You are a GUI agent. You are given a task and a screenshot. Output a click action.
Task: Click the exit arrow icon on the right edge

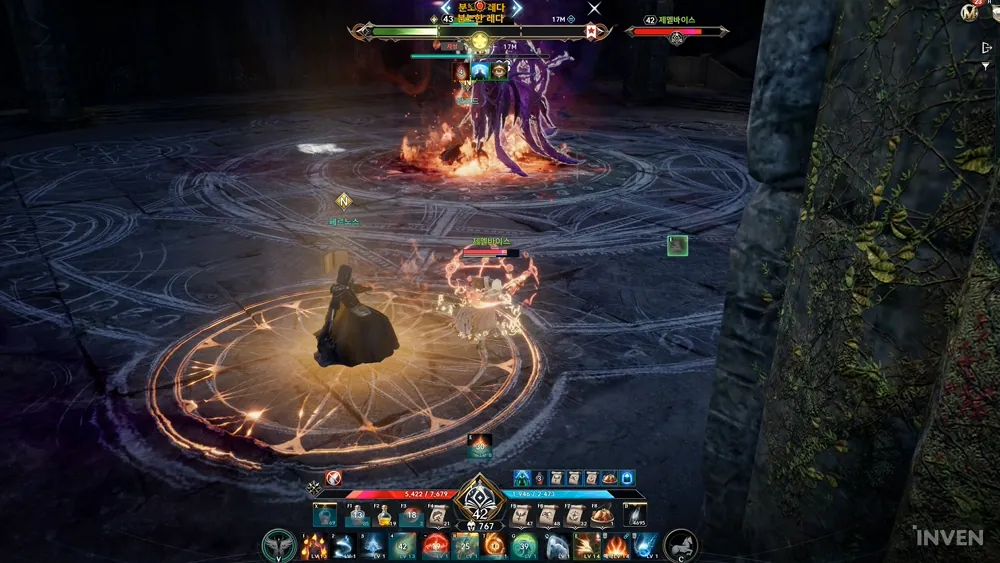[x=987, y=47]
